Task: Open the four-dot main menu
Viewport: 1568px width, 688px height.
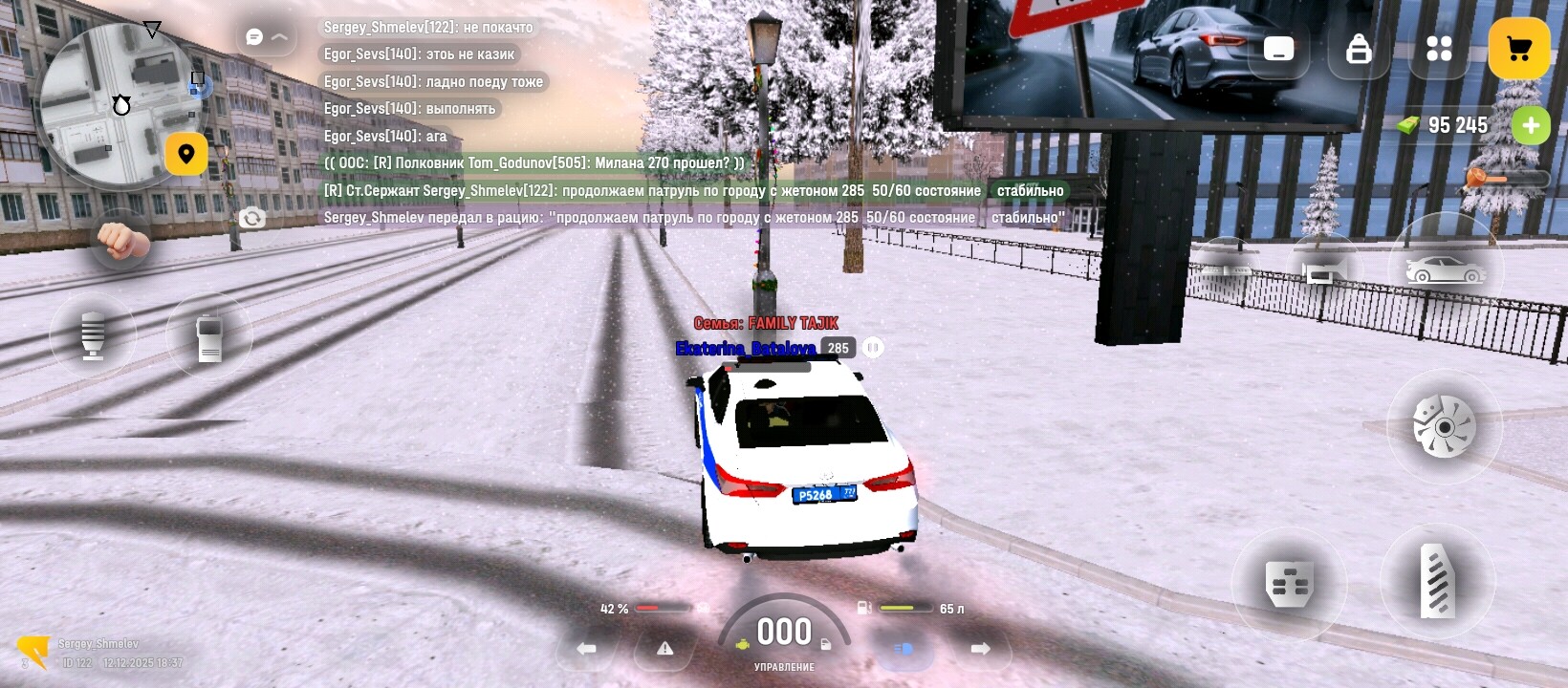Action: point(1439,49)
